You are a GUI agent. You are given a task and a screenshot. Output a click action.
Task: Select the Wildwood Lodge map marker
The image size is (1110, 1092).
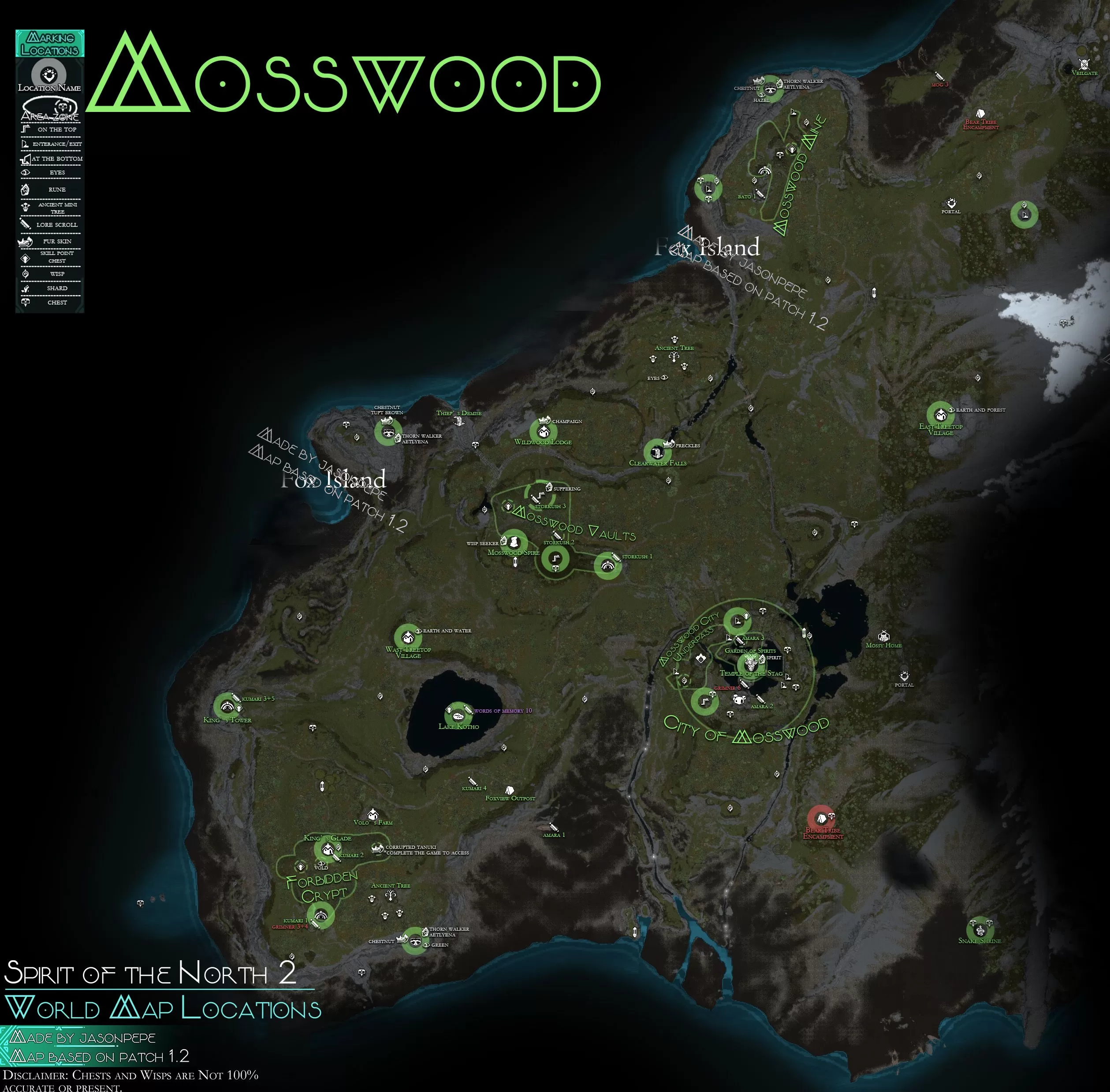543,431
